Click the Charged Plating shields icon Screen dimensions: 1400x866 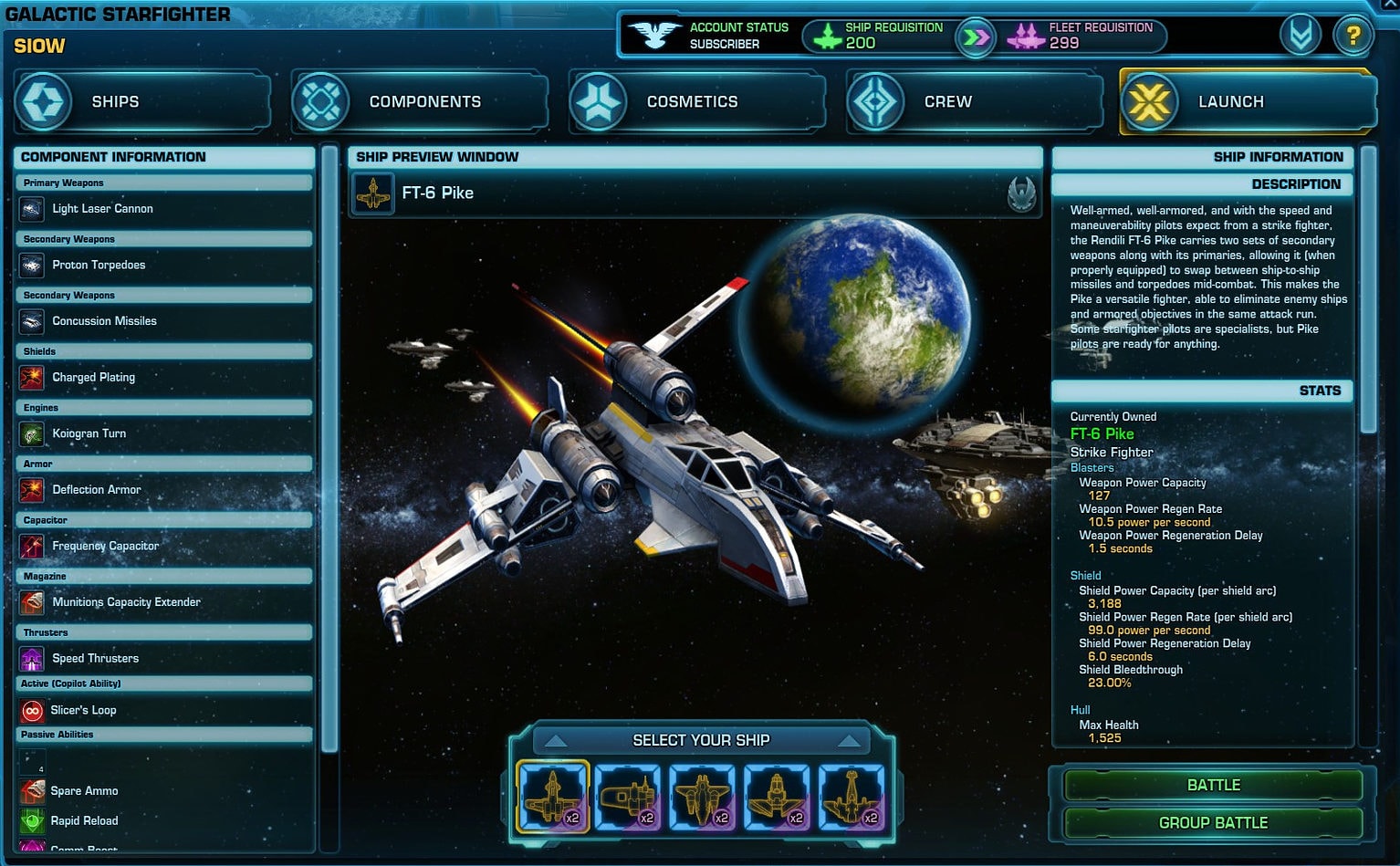point(31,378)
